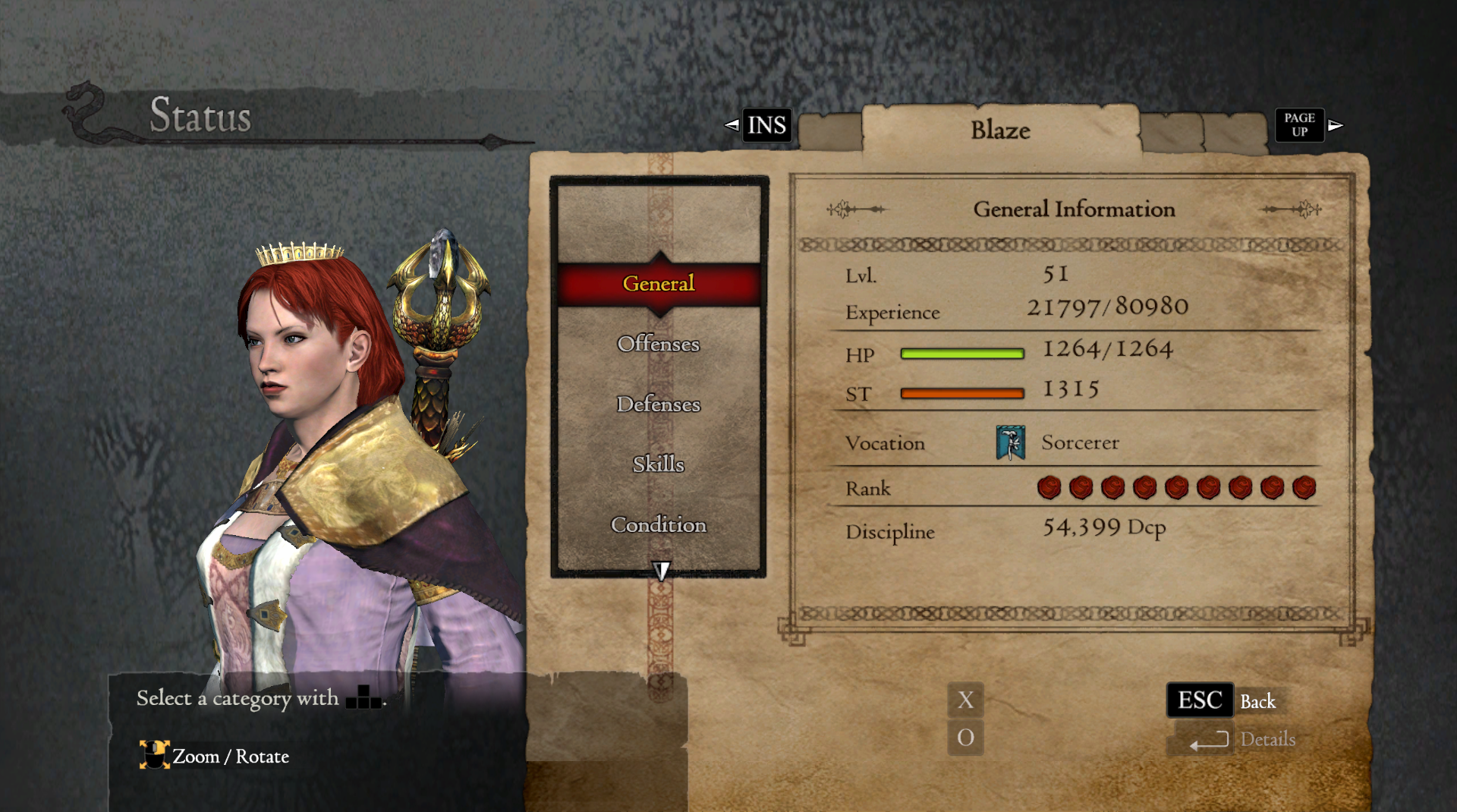Image resolution: width=1457 pixels, height=812 pixels.
Task: Click the right arrow to next character
Action: point(1336,125)
